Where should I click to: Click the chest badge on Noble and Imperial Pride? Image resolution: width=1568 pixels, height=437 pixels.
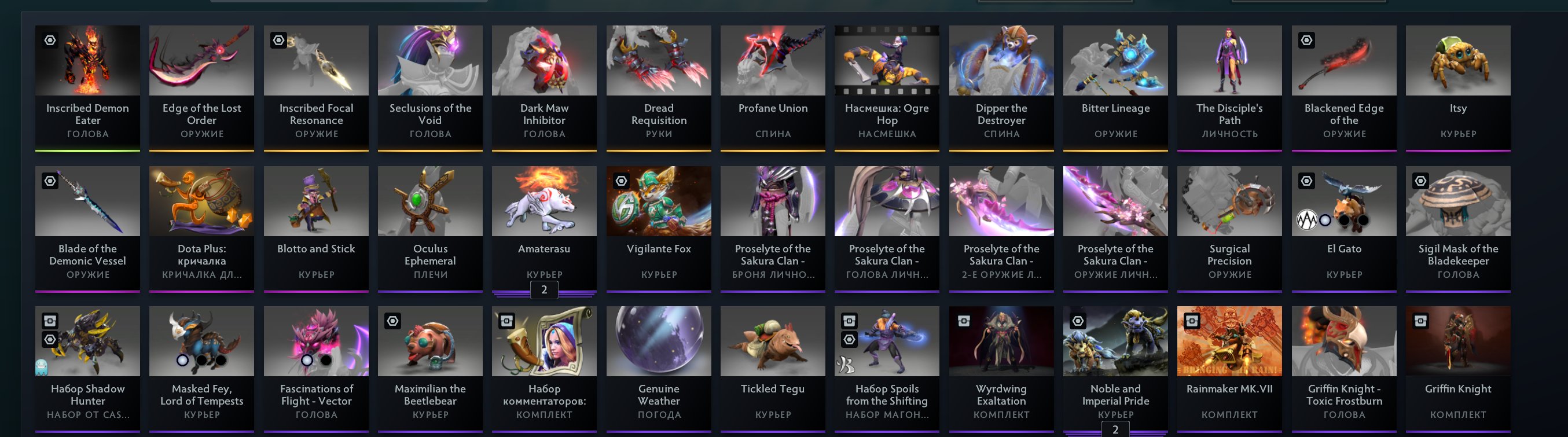coord(1077,321)
